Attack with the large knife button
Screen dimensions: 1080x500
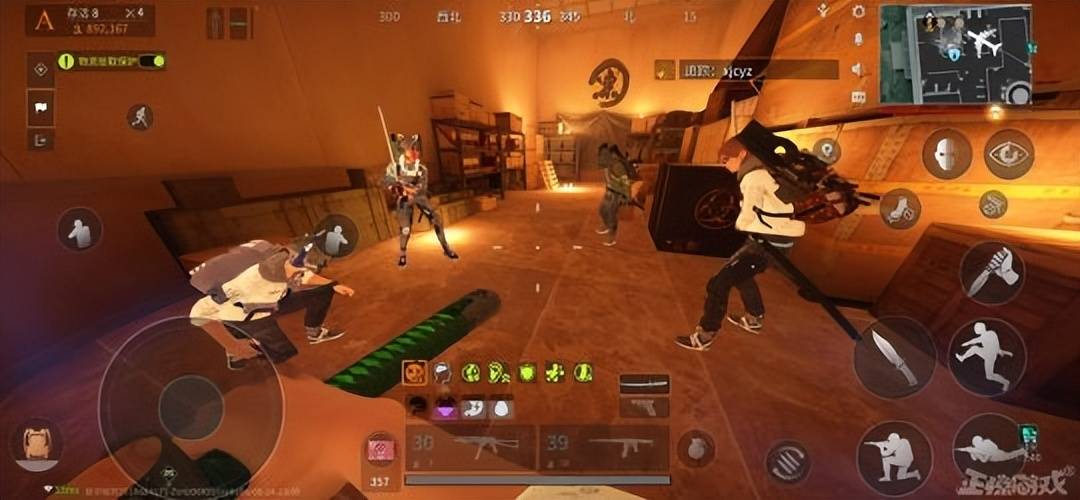[x=894, y=357]
